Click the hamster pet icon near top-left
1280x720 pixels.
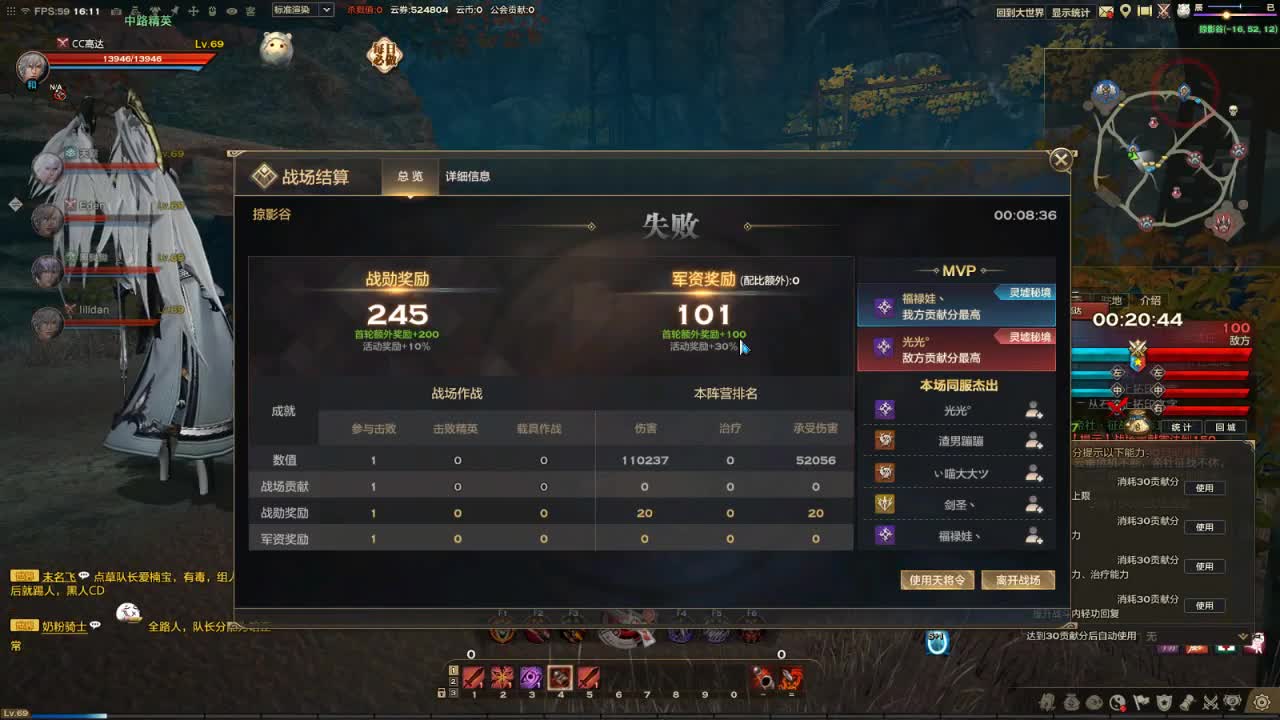tap(275, 45)
